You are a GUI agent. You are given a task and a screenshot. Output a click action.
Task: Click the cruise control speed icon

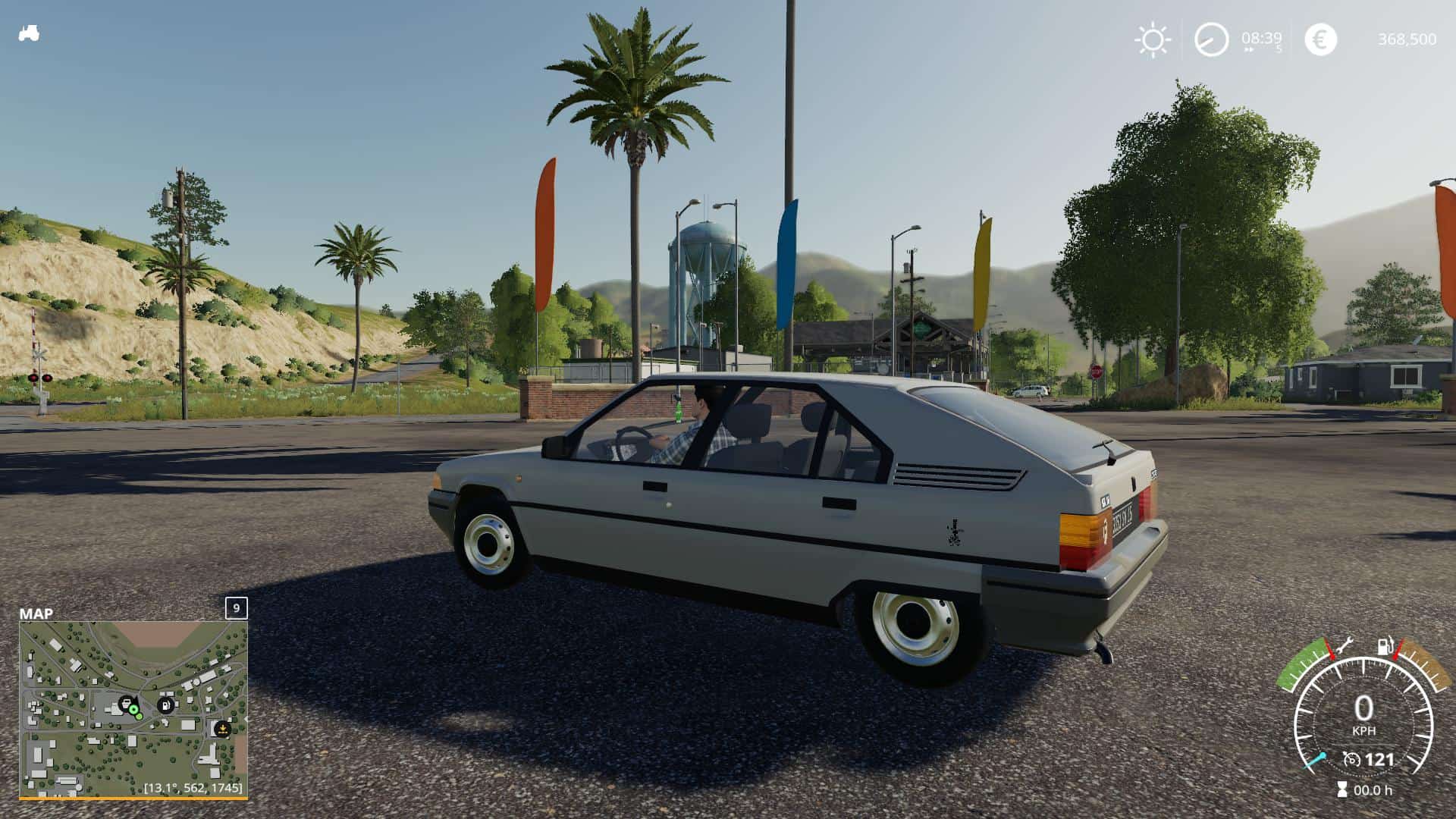point(1351,759)
